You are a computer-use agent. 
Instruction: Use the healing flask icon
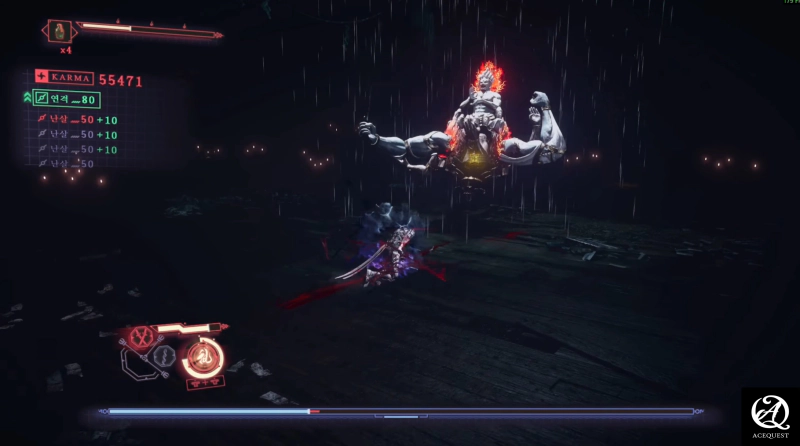coord(58,31)
